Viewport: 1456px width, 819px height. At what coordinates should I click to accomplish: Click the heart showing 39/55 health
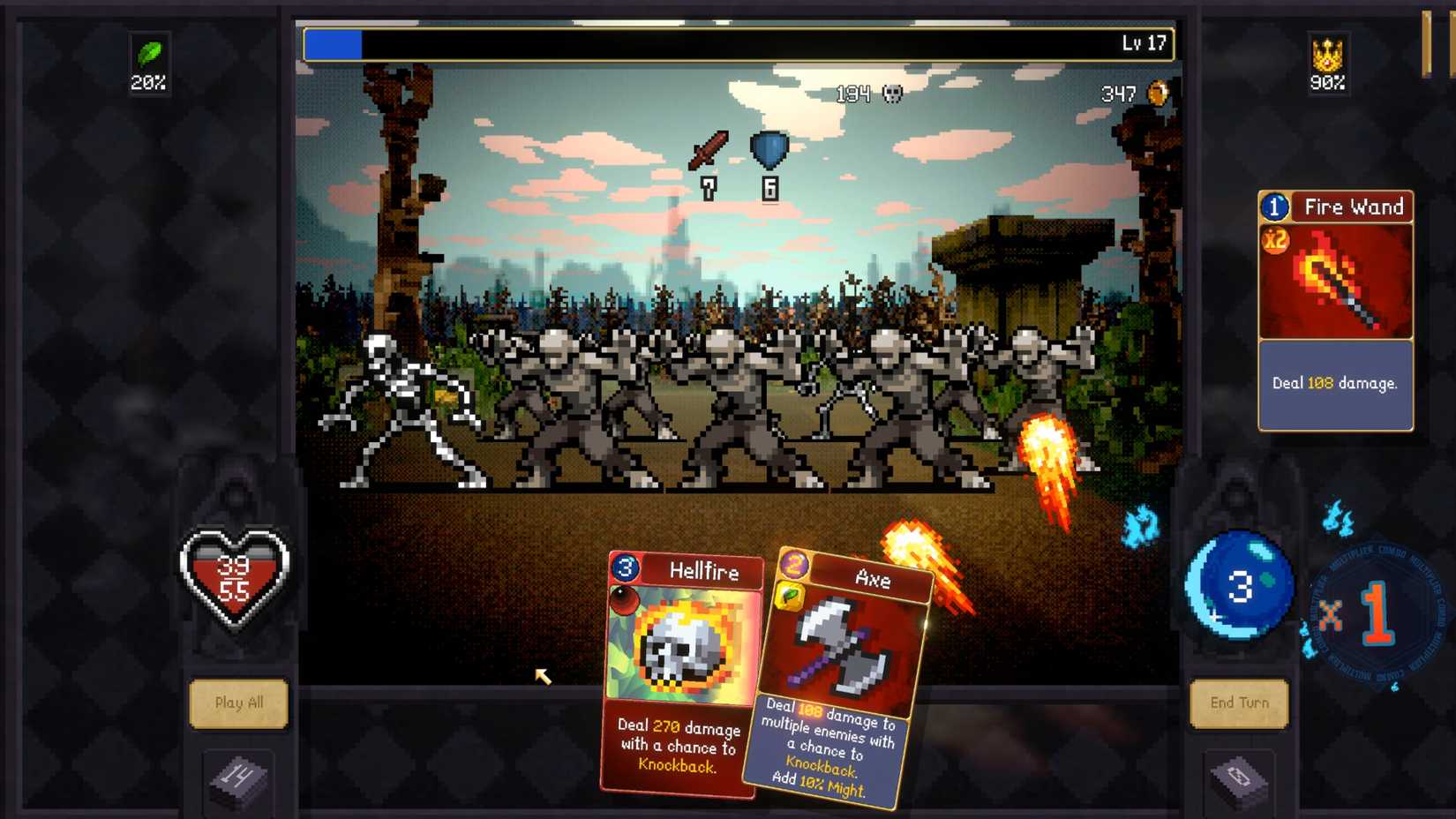pos(236,575)
